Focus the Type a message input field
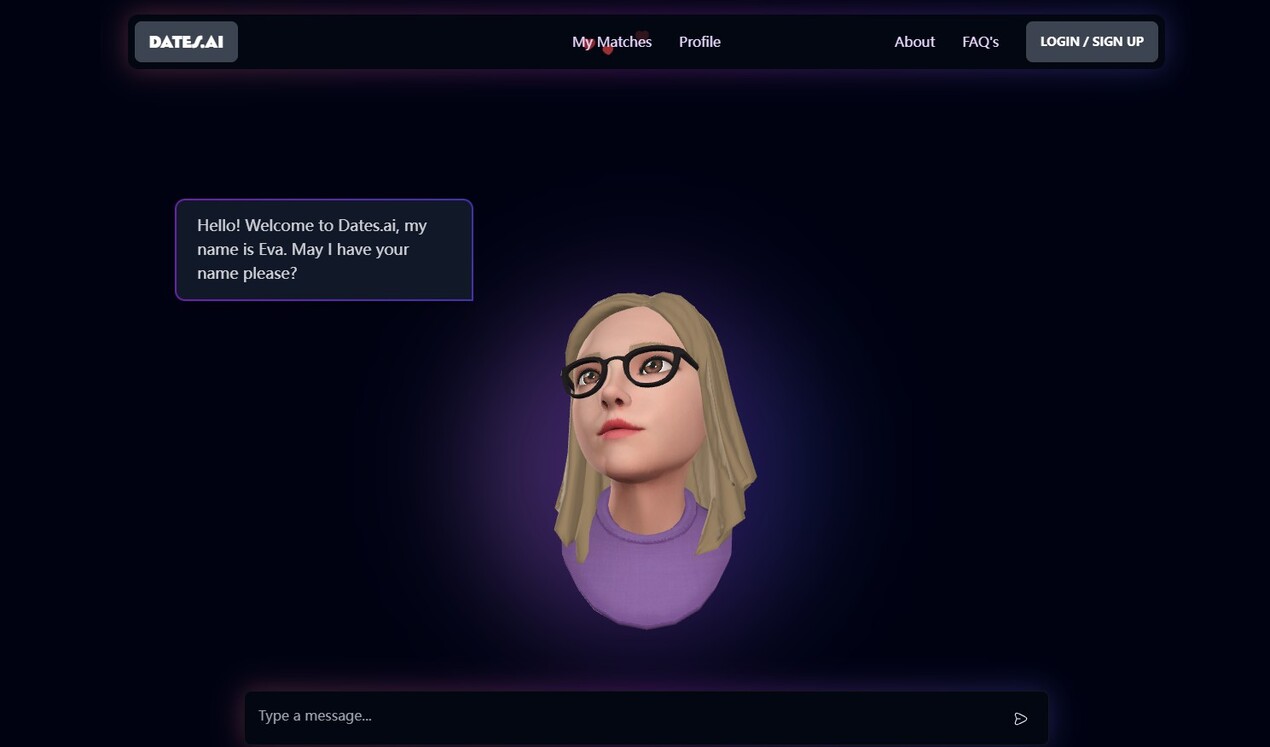The image size is (1270, 747). [620, 716]
